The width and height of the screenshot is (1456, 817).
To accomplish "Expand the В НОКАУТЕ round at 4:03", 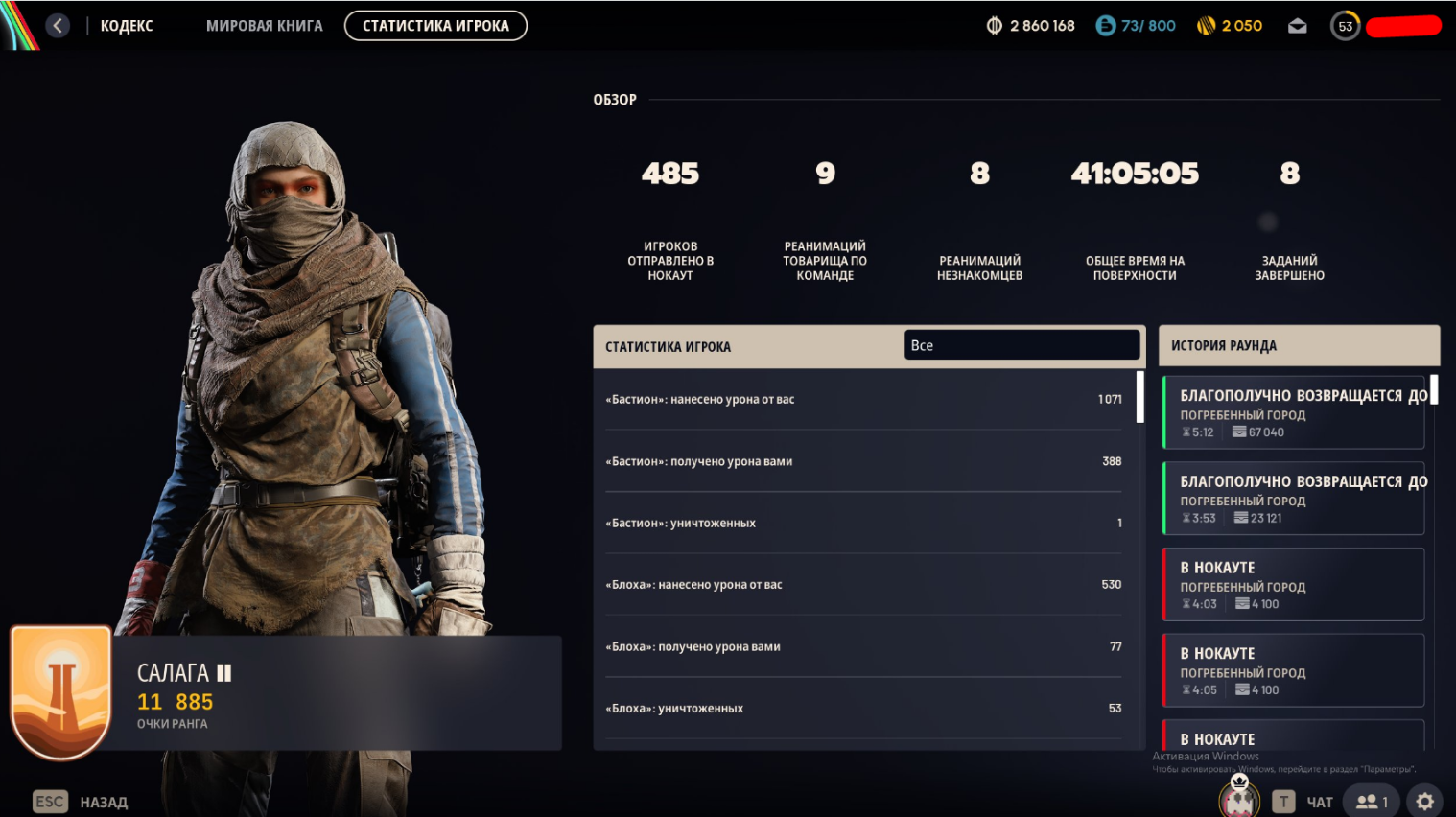I will [x=1293, y=585].
